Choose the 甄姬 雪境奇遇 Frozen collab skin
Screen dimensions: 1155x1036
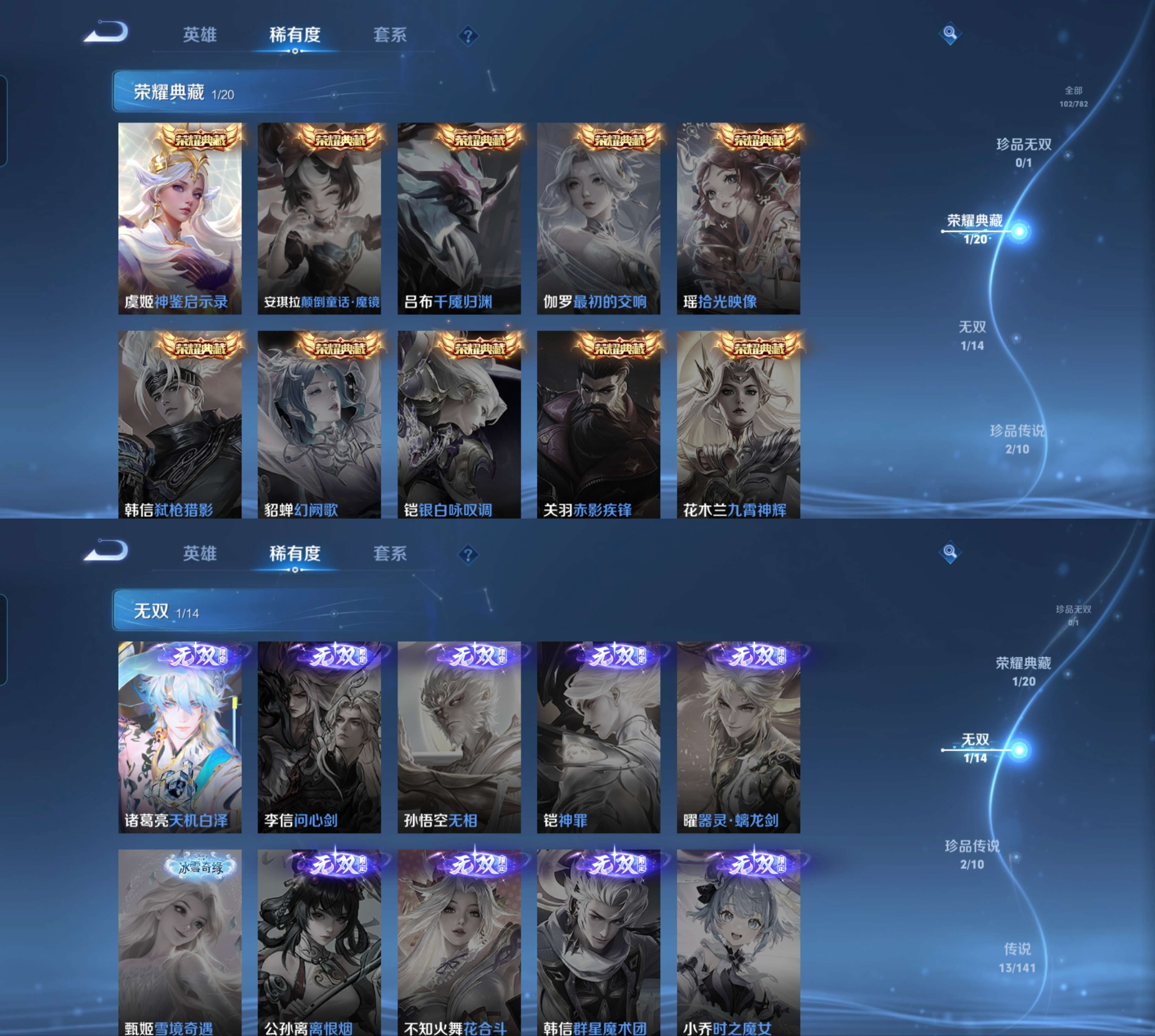(x=179, y=942)
